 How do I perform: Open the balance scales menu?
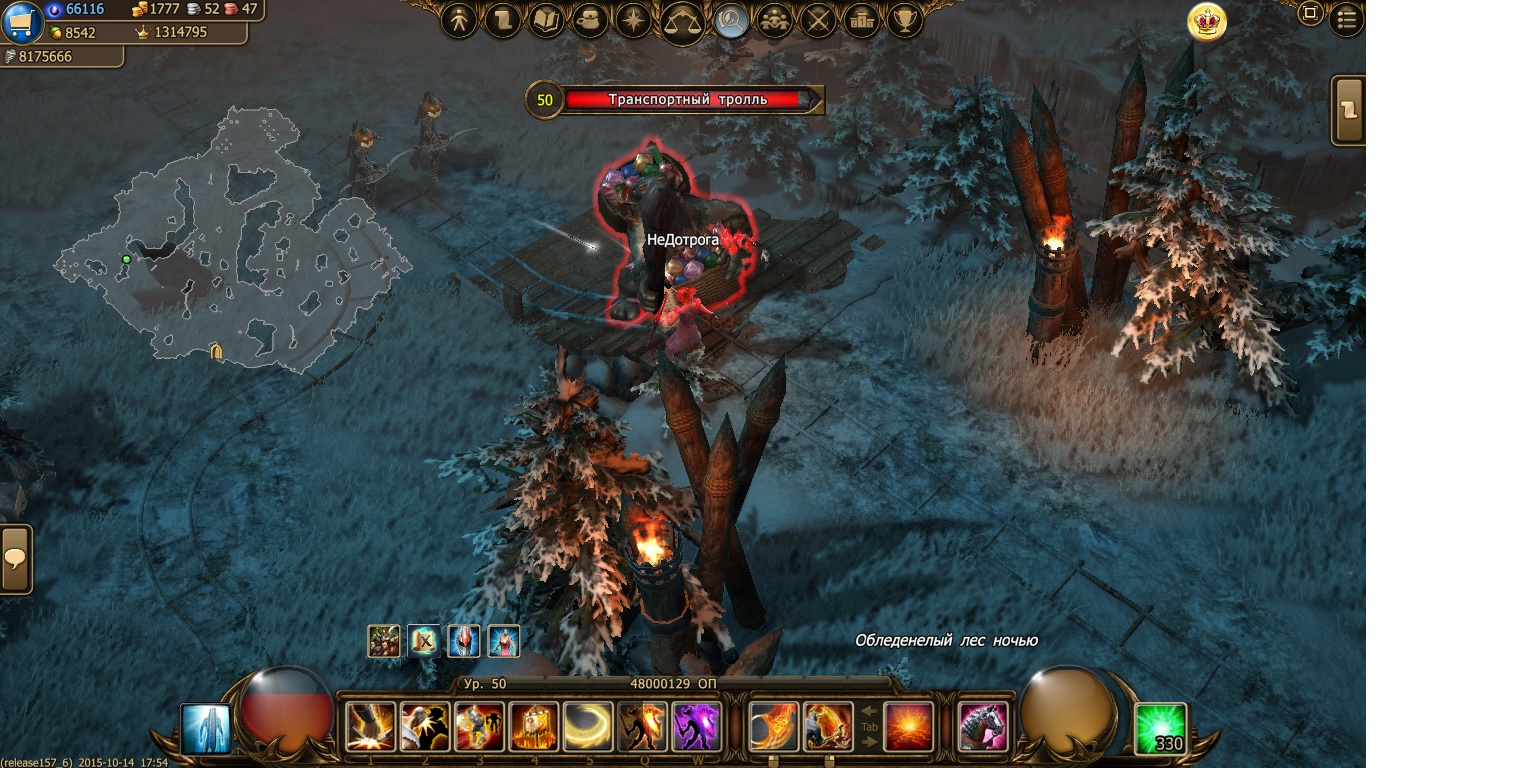[x=683, y=21]
